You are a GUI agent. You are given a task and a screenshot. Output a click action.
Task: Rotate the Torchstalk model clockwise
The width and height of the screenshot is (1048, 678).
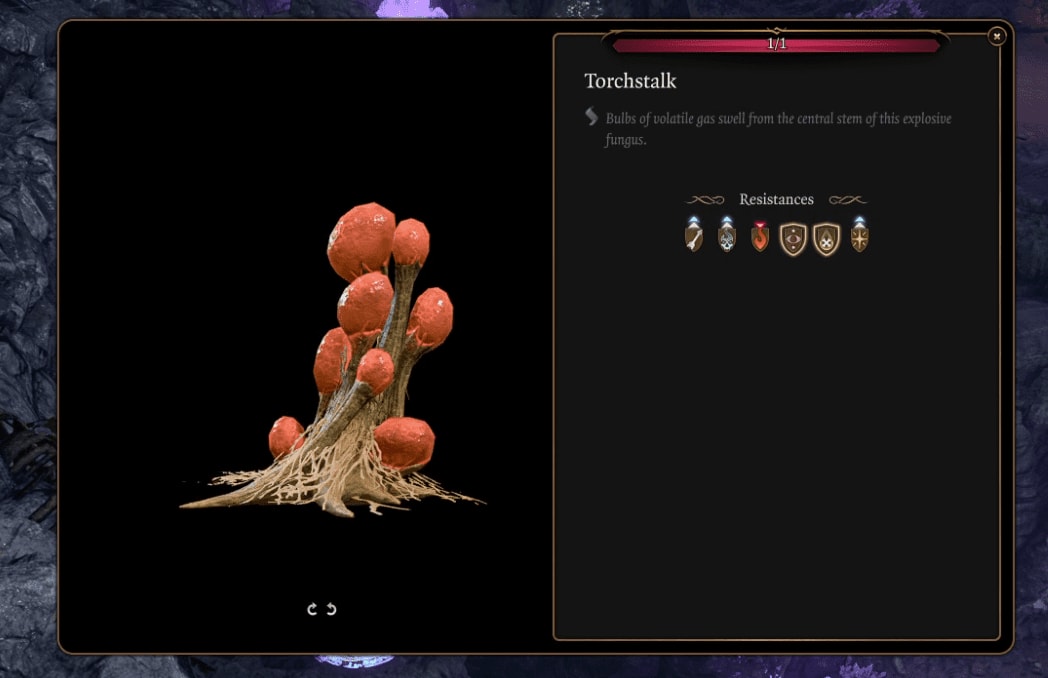click(313, 609)
